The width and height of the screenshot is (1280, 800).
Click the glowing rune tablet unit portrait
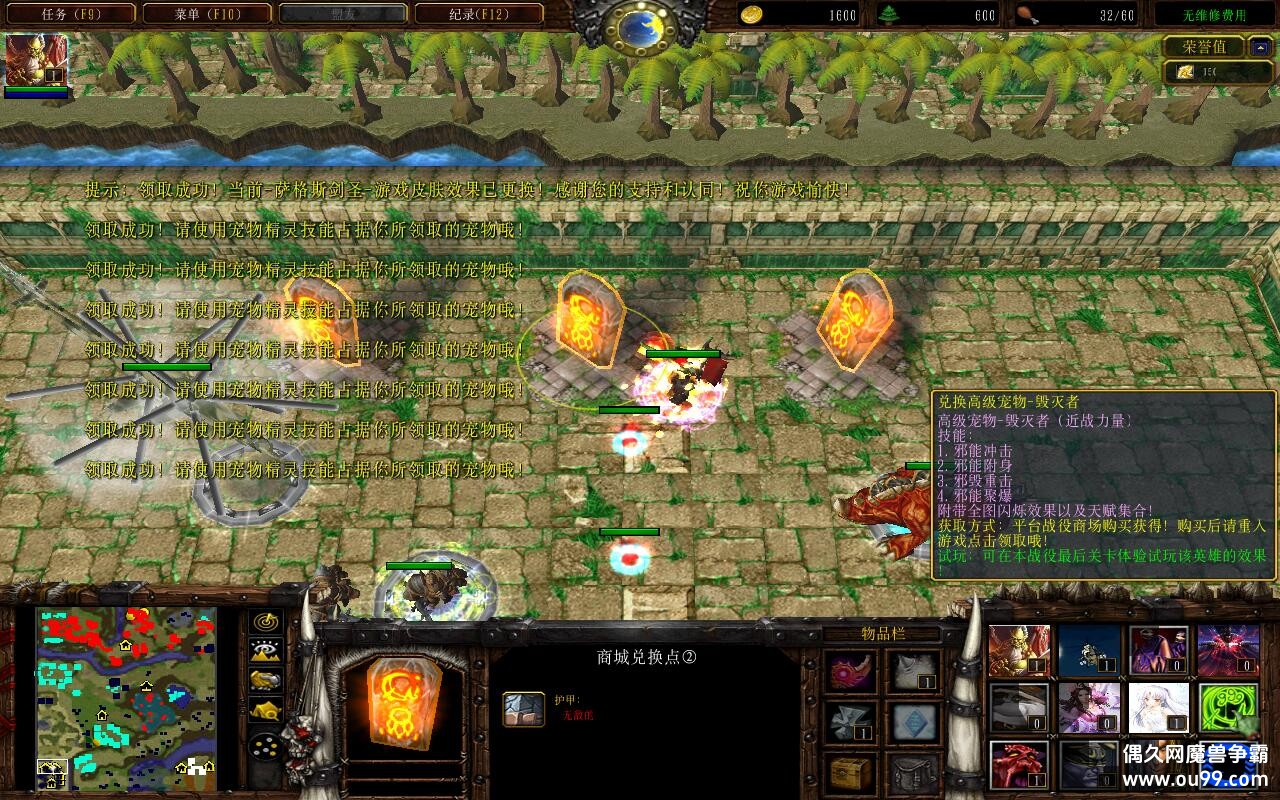(x=403, y=698)
